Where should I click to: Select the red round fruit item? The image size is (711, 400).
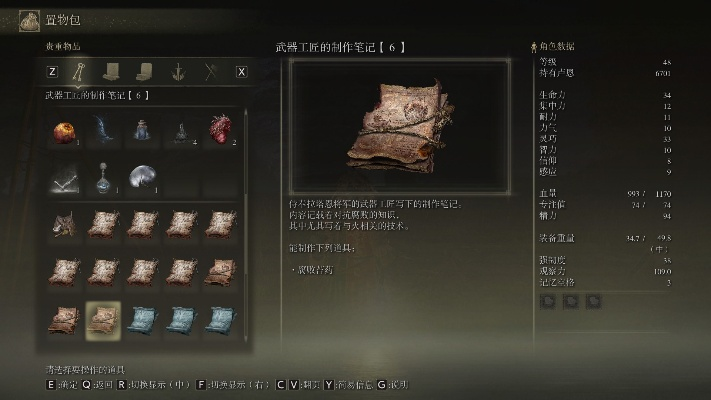[x=64, y=132]
